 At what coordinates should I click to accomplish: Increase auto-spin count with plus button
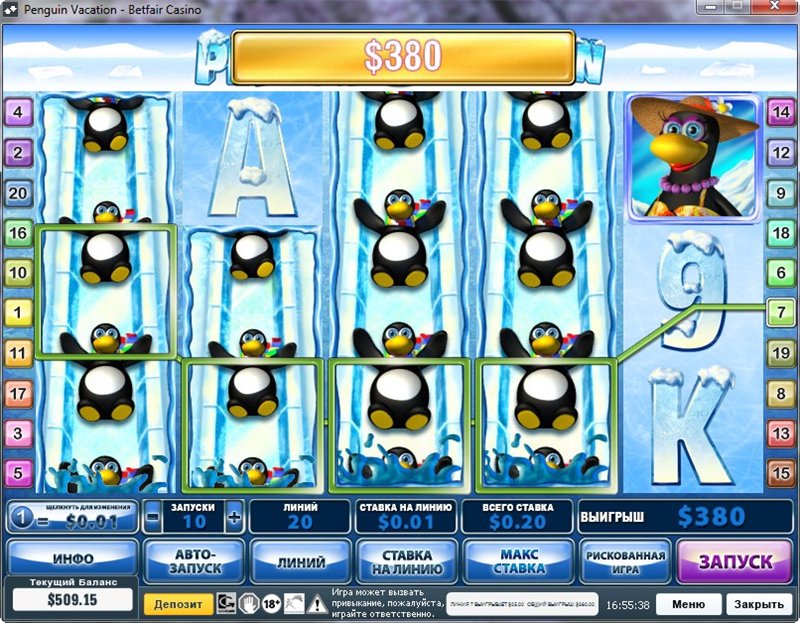pos(234,518)
